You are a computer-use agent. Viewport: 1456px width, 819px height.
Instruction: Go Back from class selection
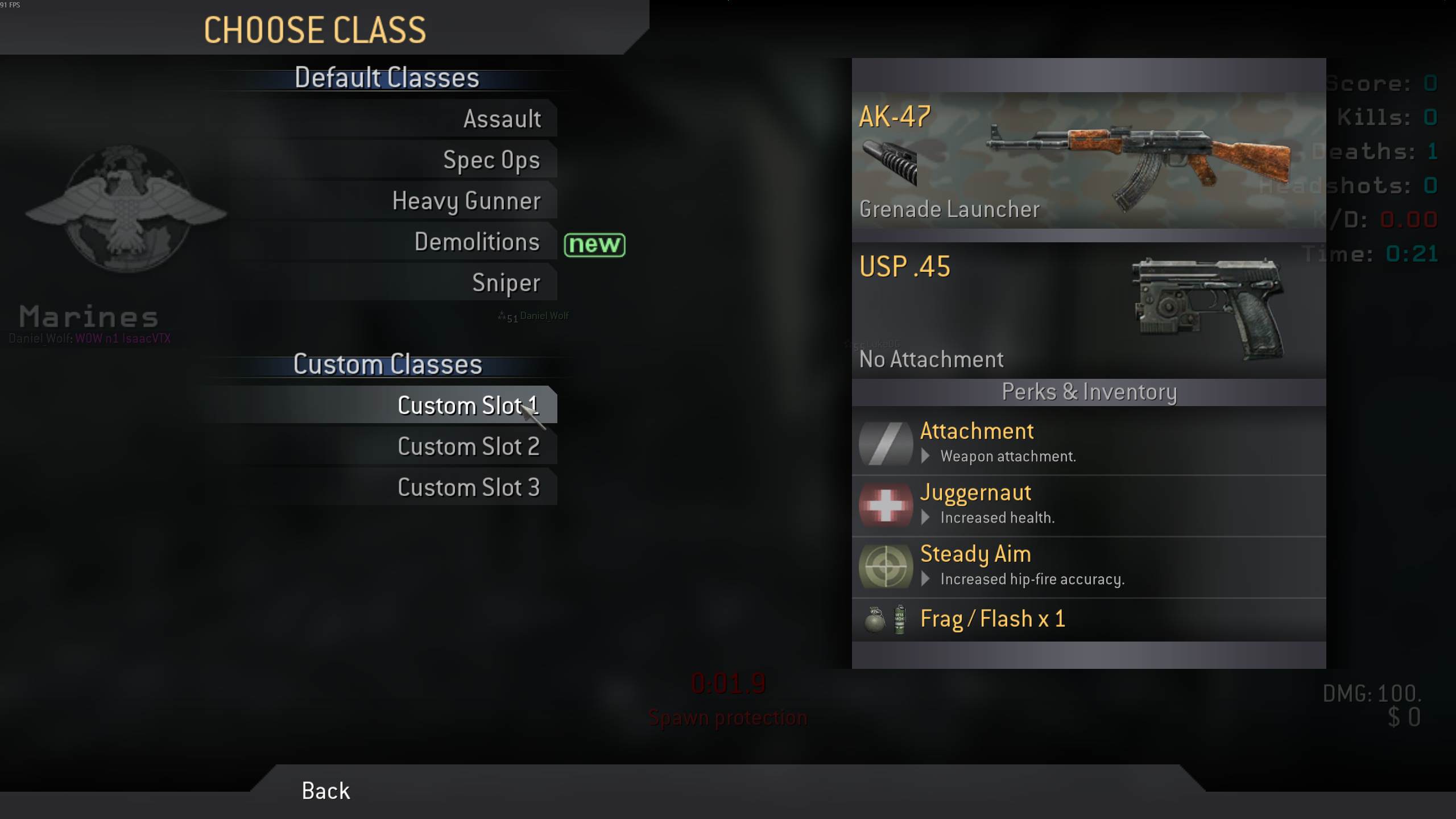point(326,791)
